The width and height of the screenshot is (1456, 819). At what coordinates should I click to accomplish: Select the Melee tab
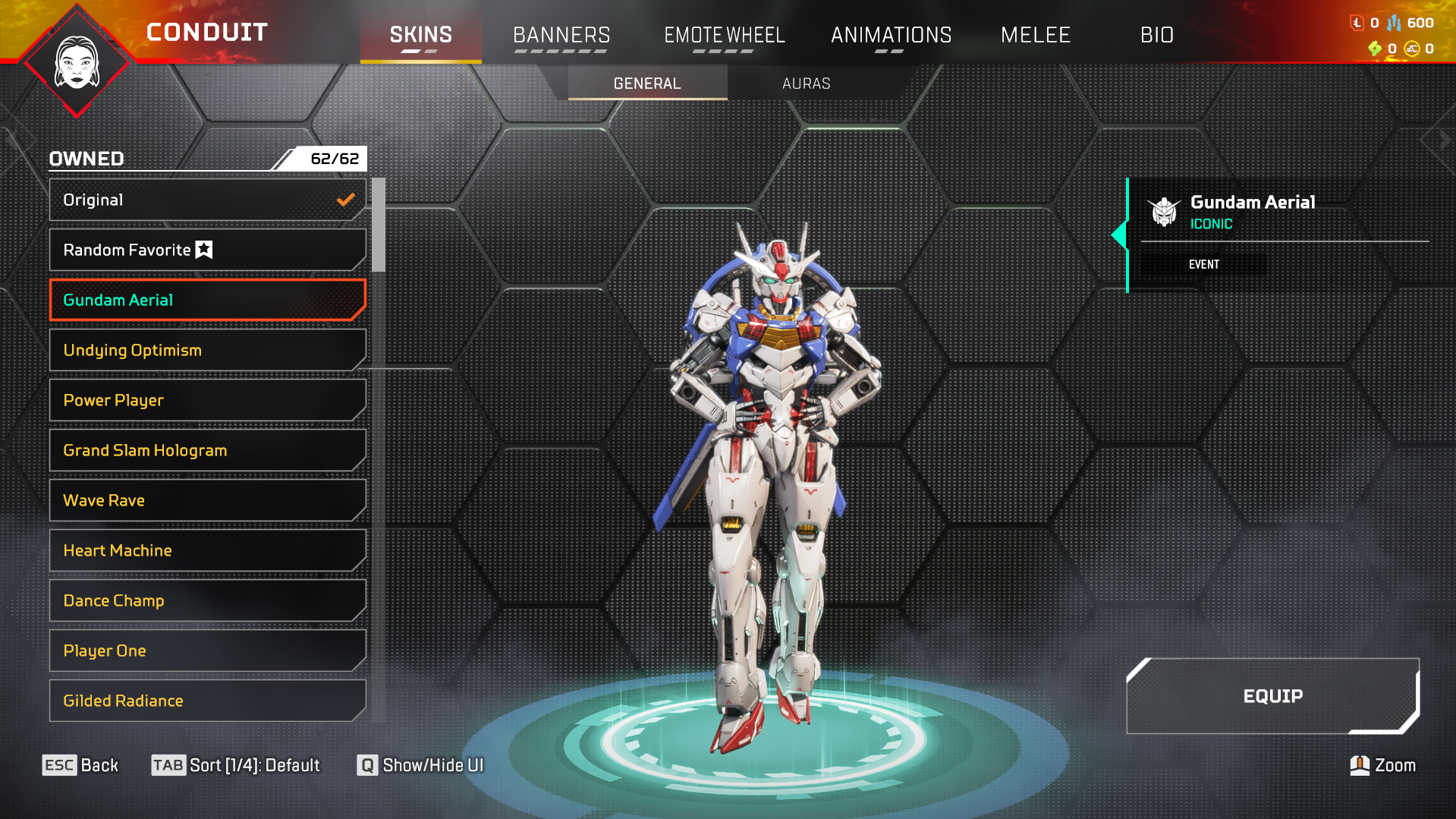tap(1035, 35)
